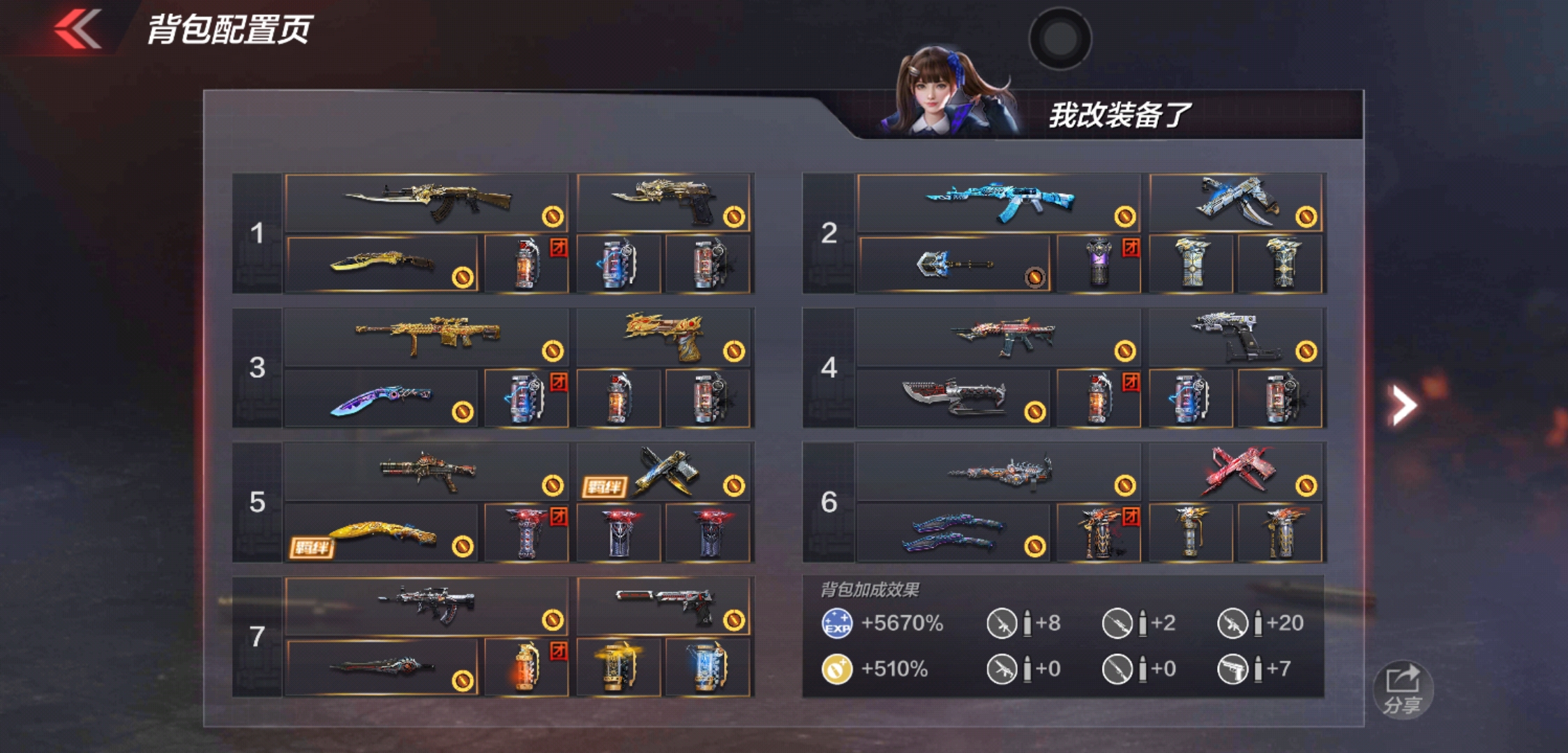This screenshot has height=753, width=1568.
Task: Pick the blue glowing grenade in loadout 7
Action: coord(707,668)
